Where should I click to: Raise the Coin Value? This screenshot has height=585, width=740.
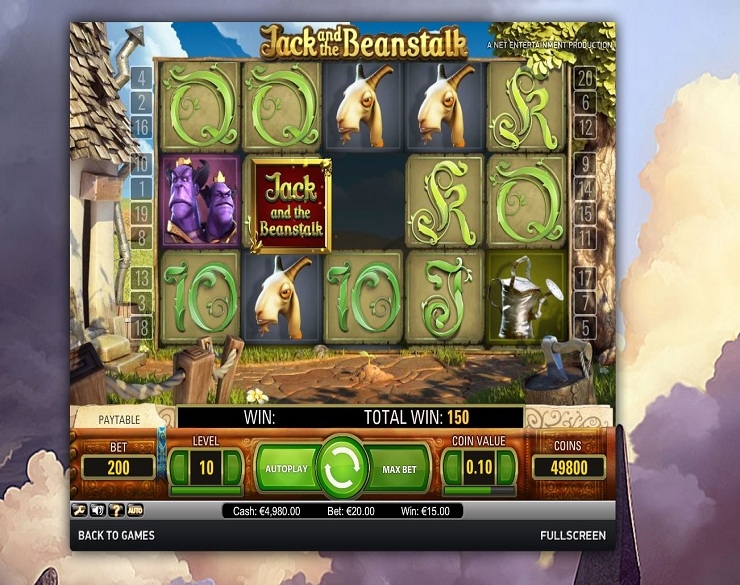(x=507, y=467)
